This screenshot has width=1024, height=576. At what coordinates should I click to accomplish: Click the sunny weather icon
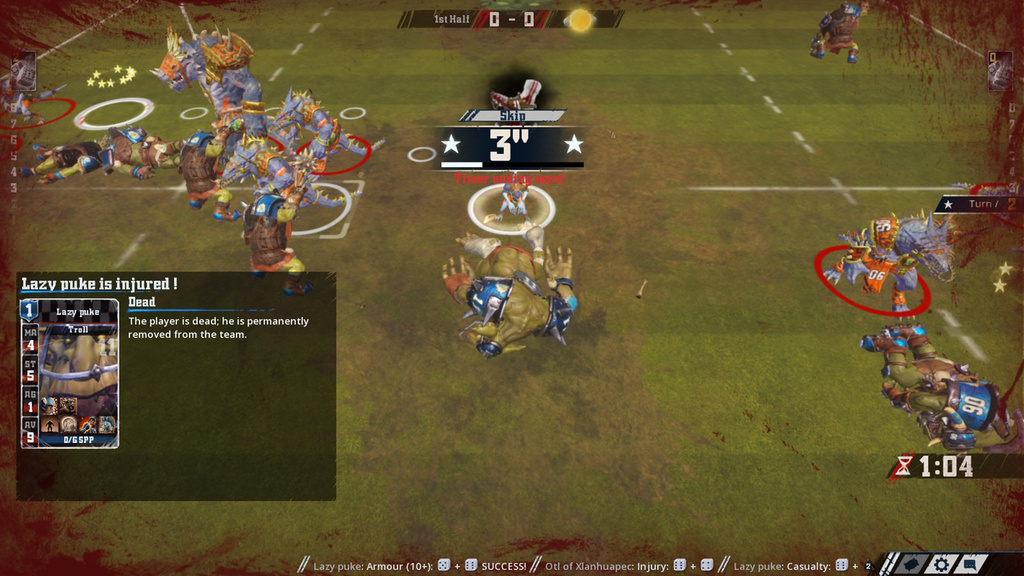point(580,20)
